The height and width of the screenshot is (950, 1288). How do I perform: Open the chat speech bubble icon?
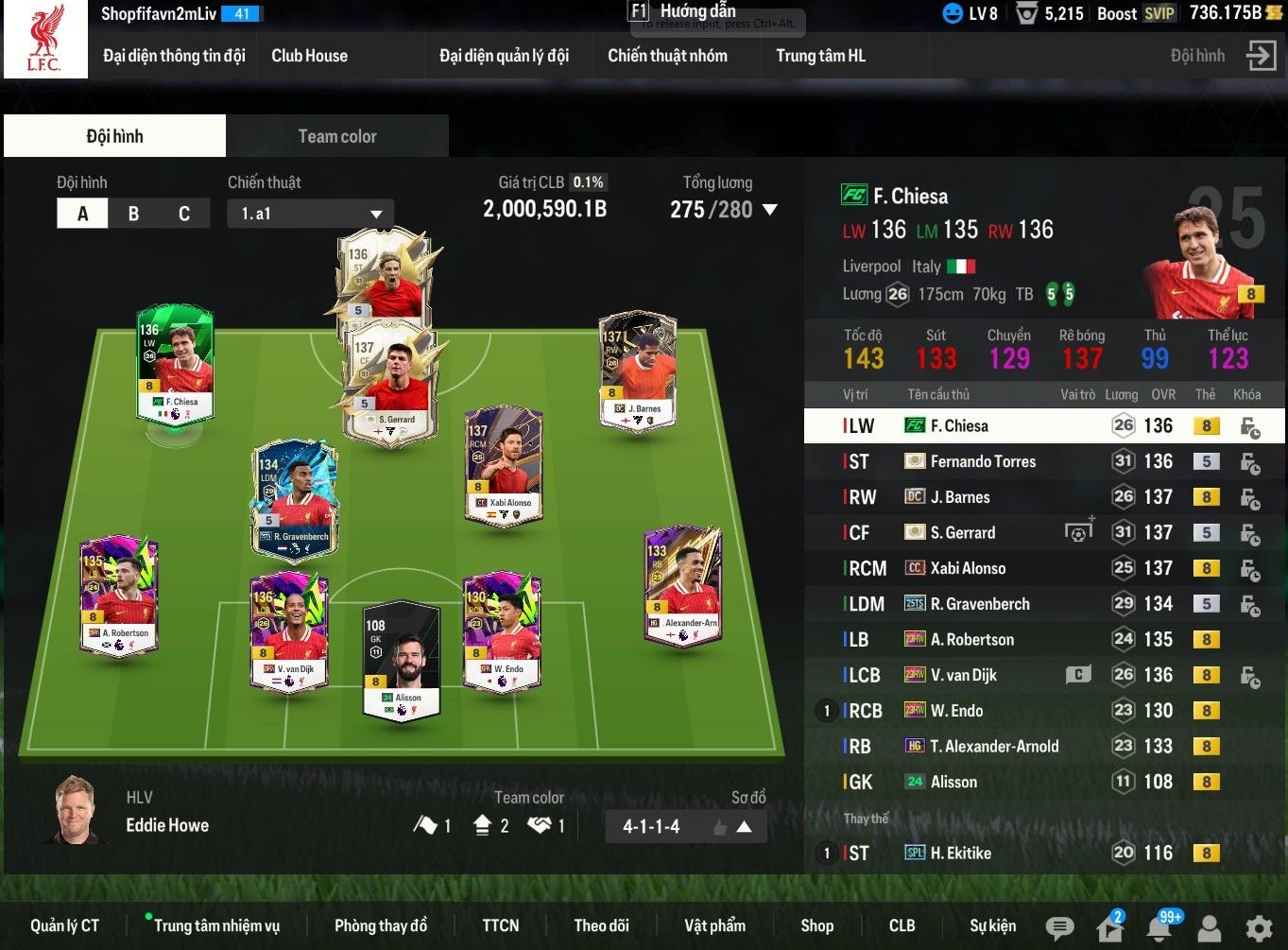1059,927
